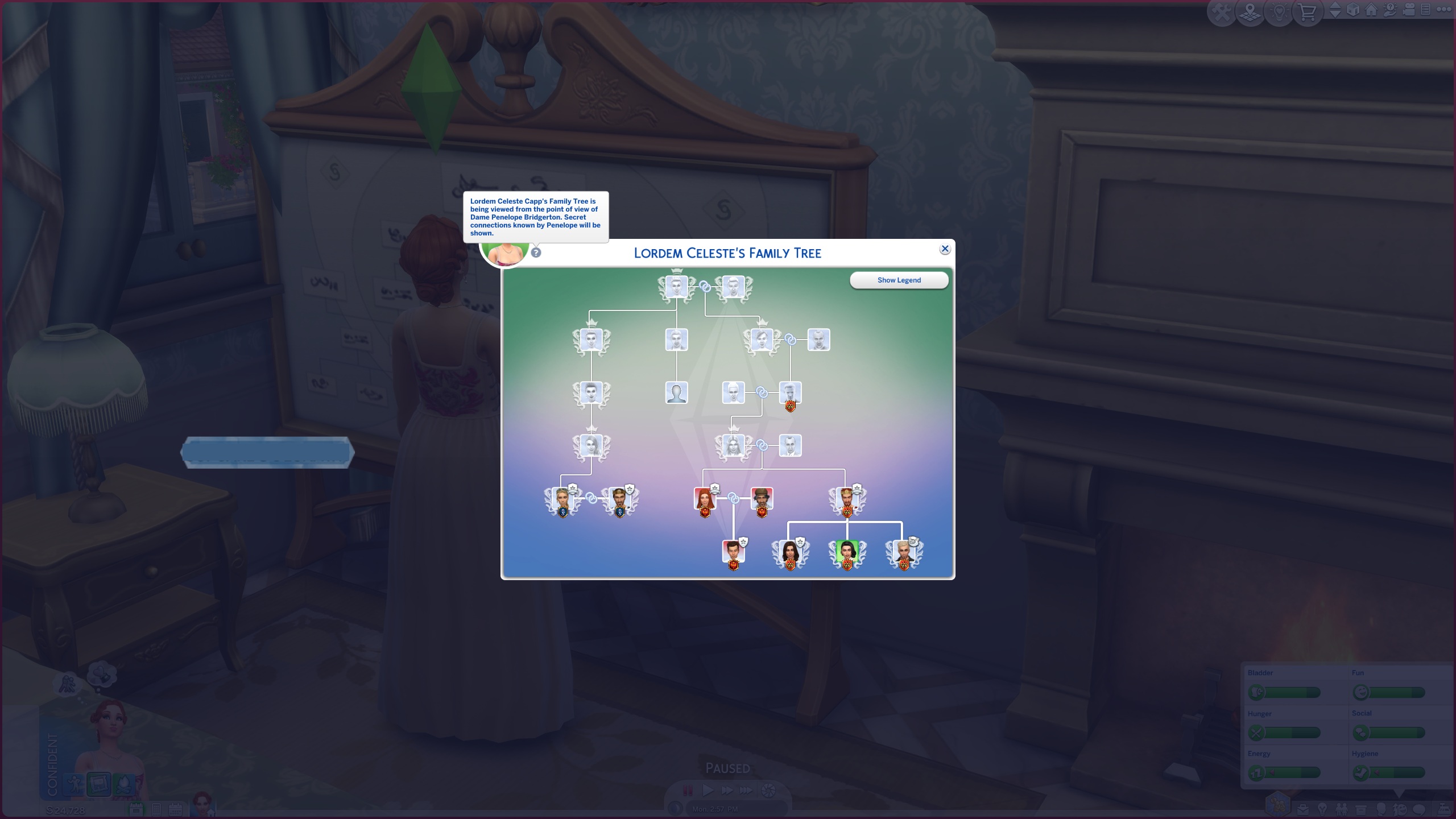Viewport: 1456px width, 819px height.
Task: Toggle wall height with the up-down arrows icon
Action: click(x=1335, y=10)
